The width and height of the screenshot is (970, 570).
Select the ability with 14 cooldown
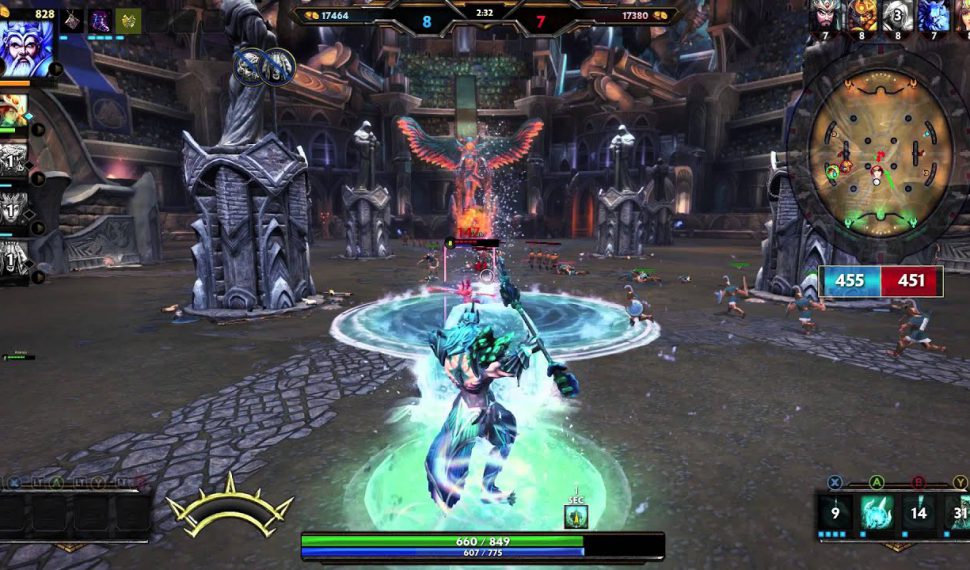tap(920, 513)
